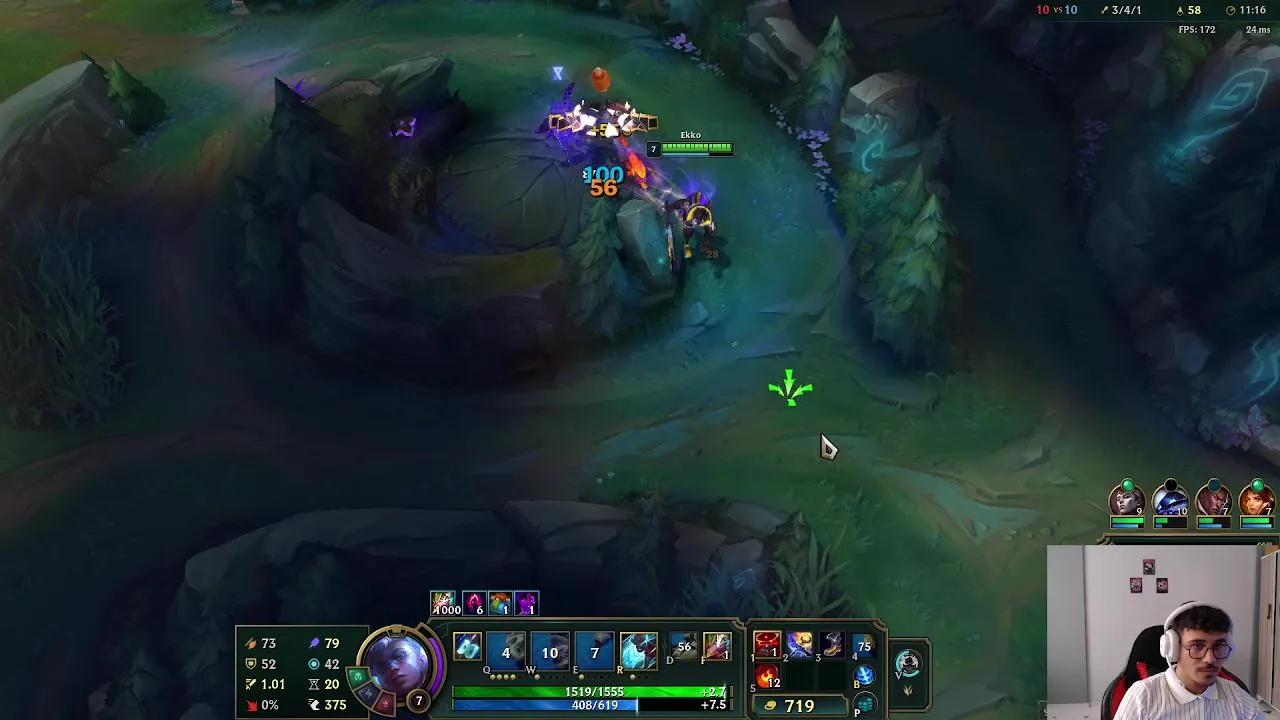This screenshot has width=1280, height=720.
Task: Click the armor shield stat icon
Action: pos(251,664)
